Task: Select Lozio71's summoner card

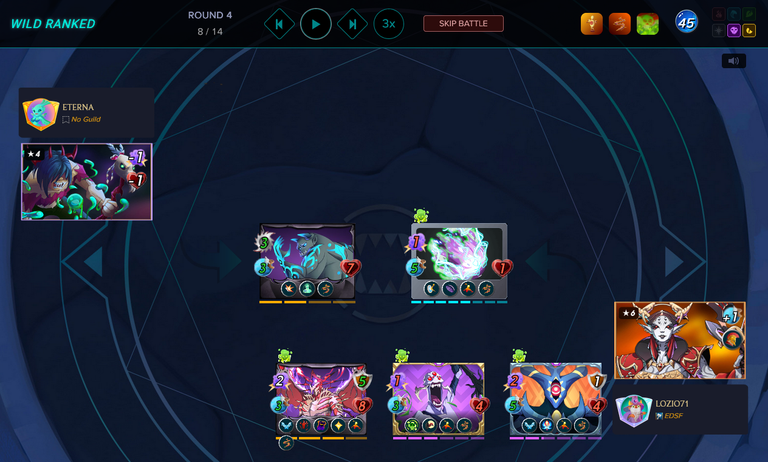Action: point(679,340)
